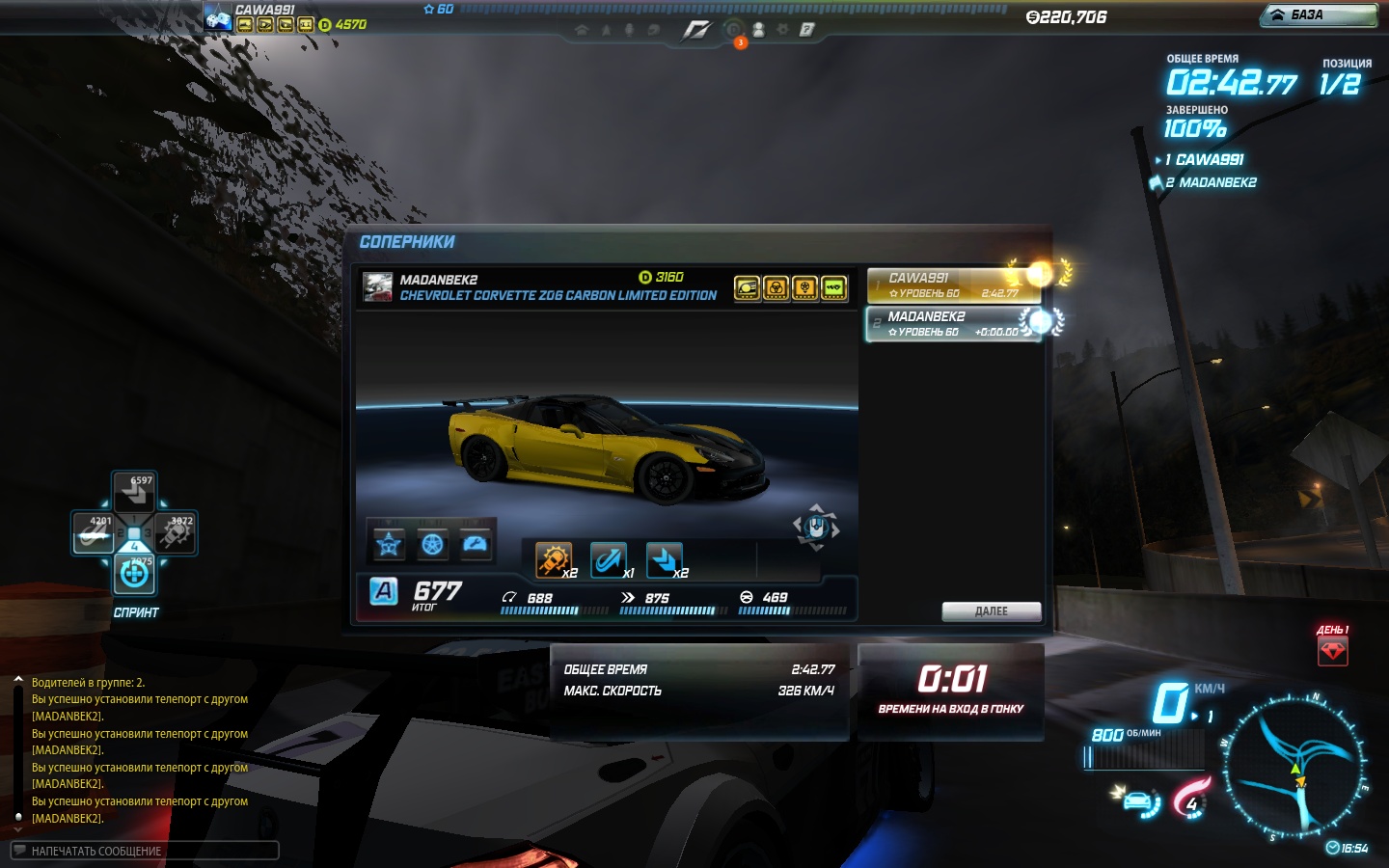
Task: Activate the blue cross refill powerup slot
Action: click(x=134, y=575)
